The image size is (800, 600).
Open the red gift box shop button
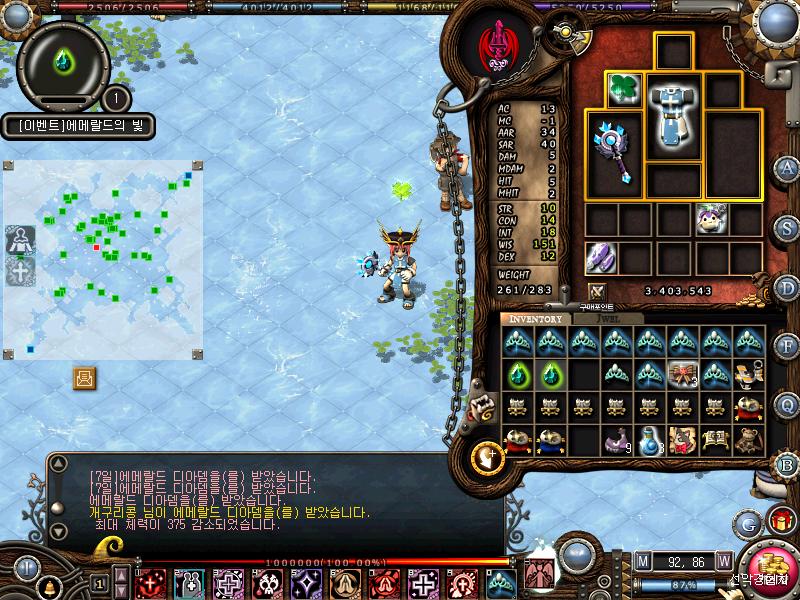[779, 520]
